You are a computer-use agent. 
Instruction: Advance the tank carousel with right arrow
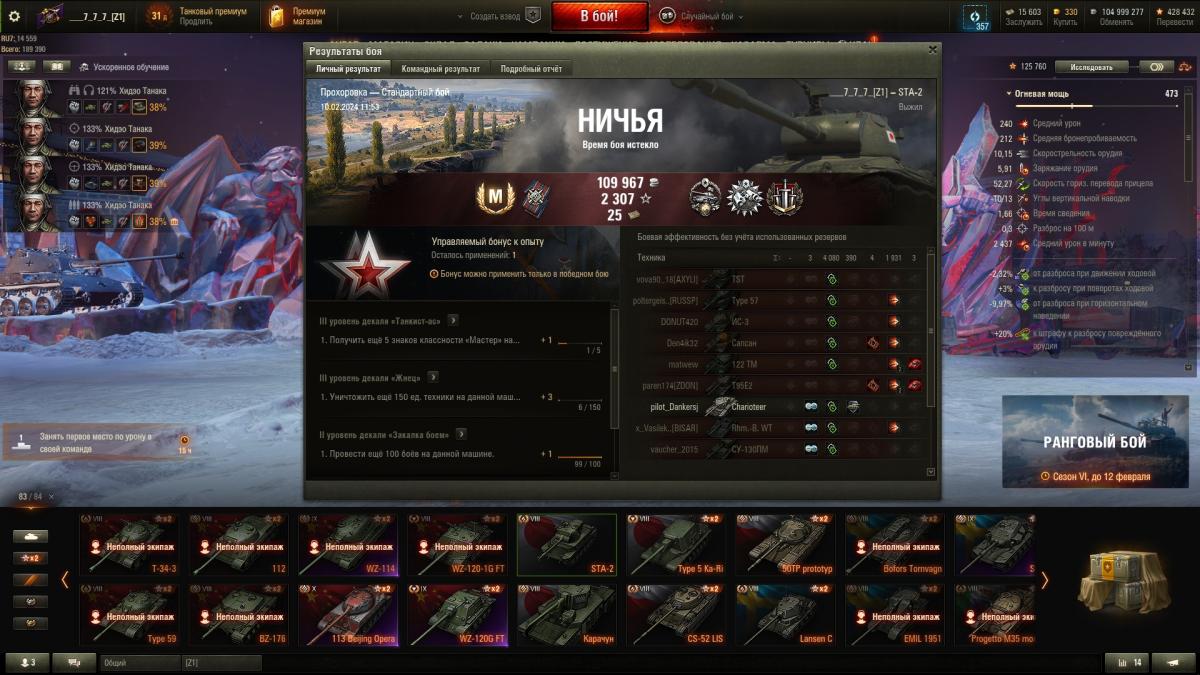tap(1045, 580)
